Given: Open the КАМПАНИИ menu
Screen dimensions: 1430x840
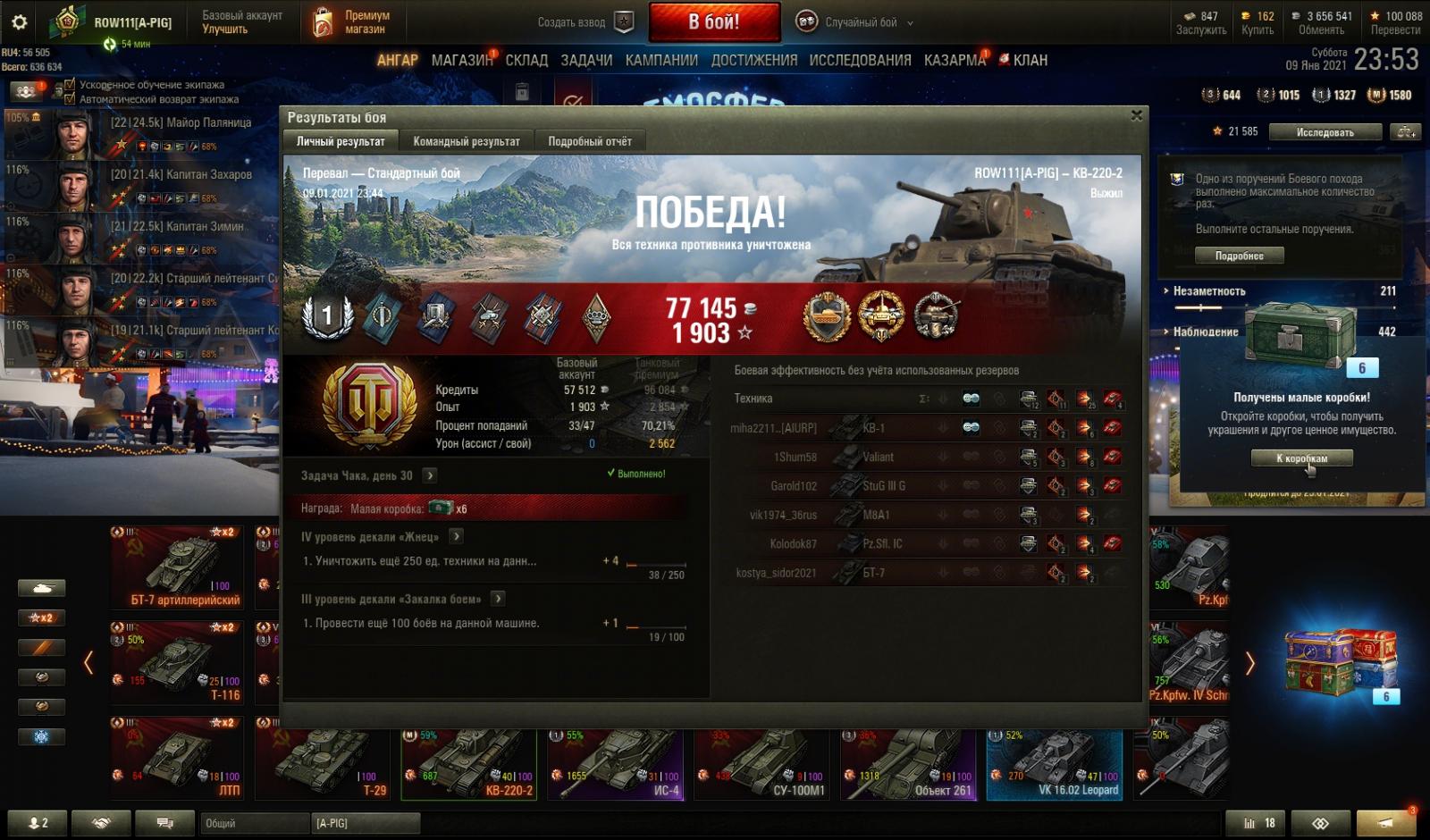Looking at the screenshot, I should click(x=661, y=60).
